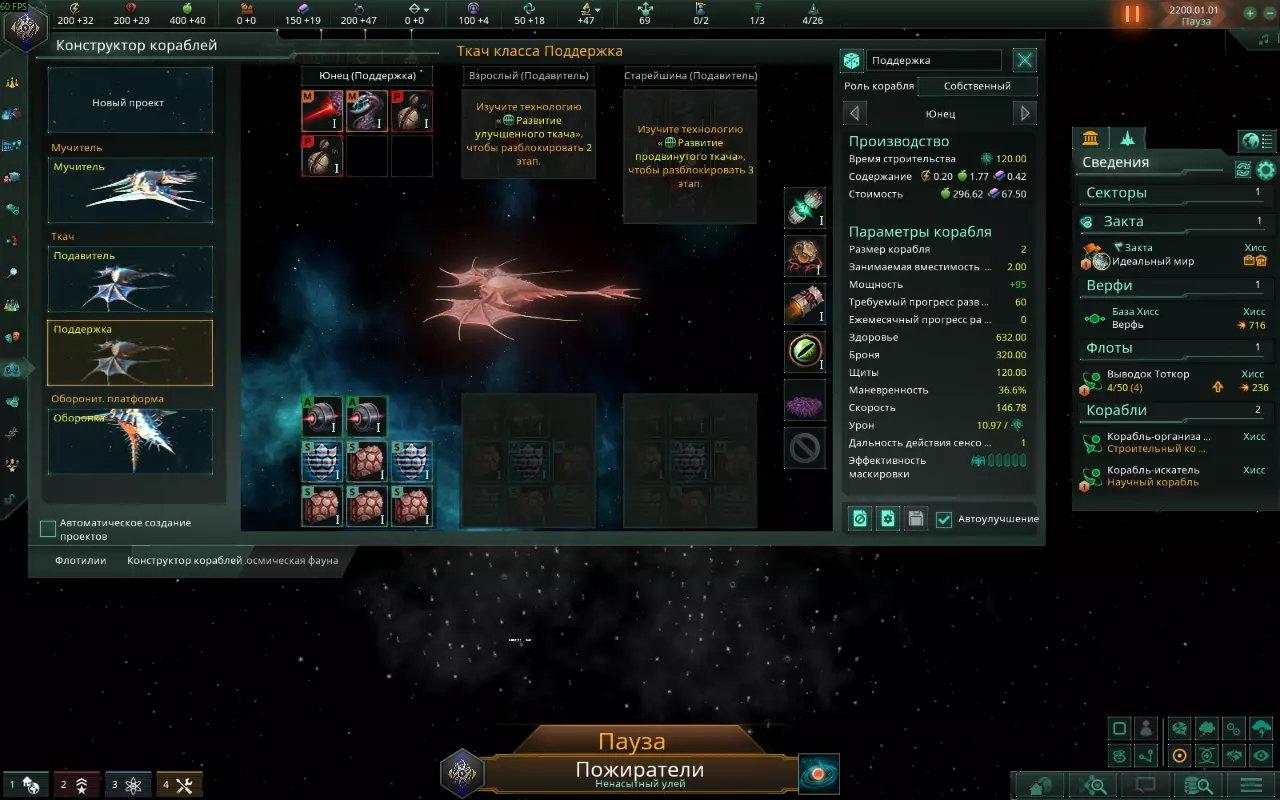The image size is (1280, 800).
Task: Toggle the Автоулучшение checkbox
Action: (x=944, y=519)
